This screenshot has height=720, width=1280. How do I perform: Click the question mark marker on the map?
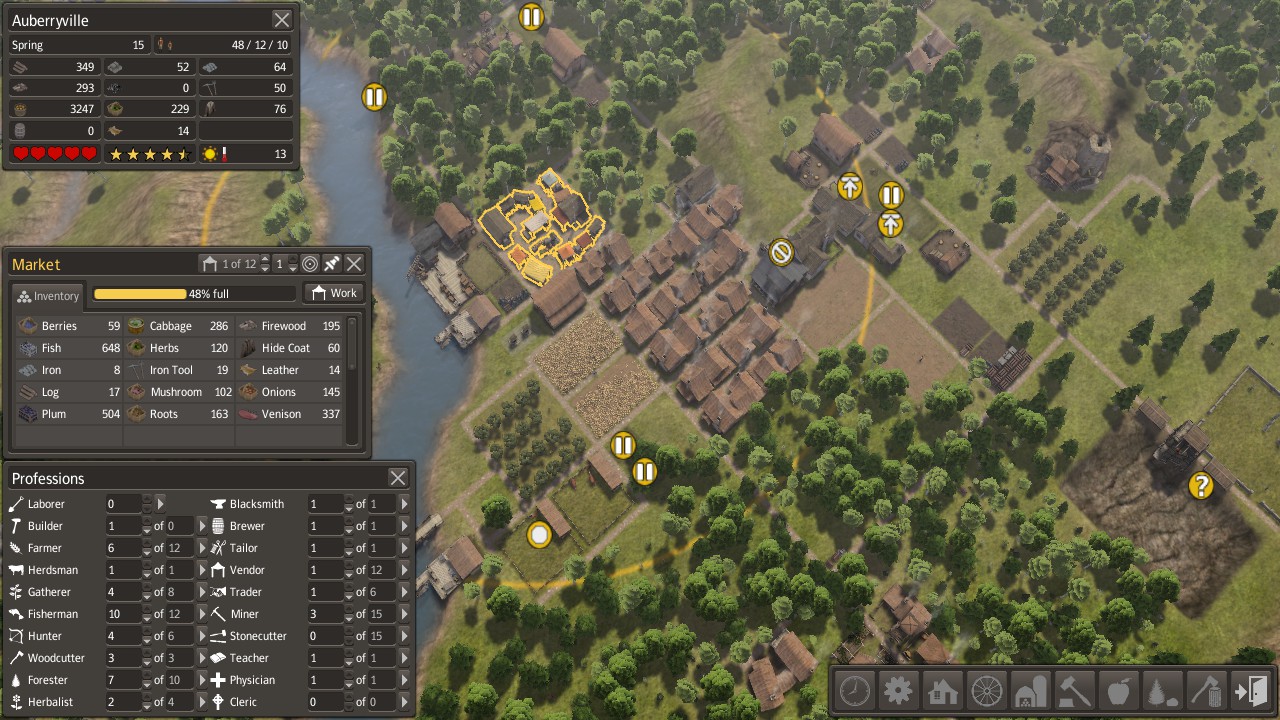click(1201, 487)
